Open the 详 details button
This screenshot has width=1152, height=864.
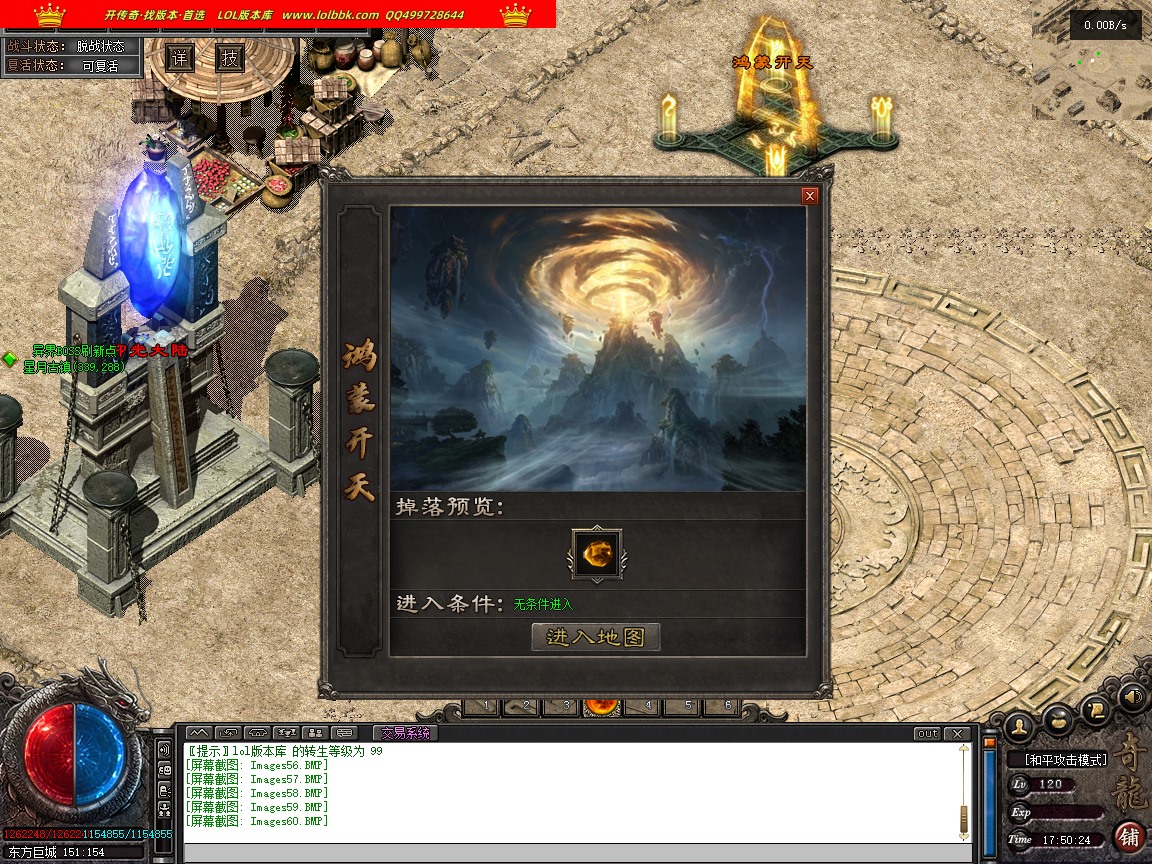point(179,58)
